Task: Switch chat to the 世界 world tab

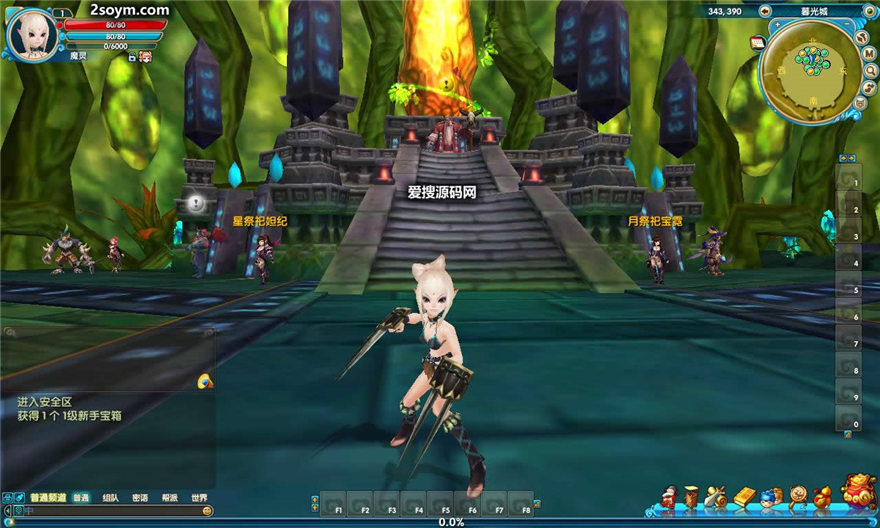Action: click(x=200, y=497)
